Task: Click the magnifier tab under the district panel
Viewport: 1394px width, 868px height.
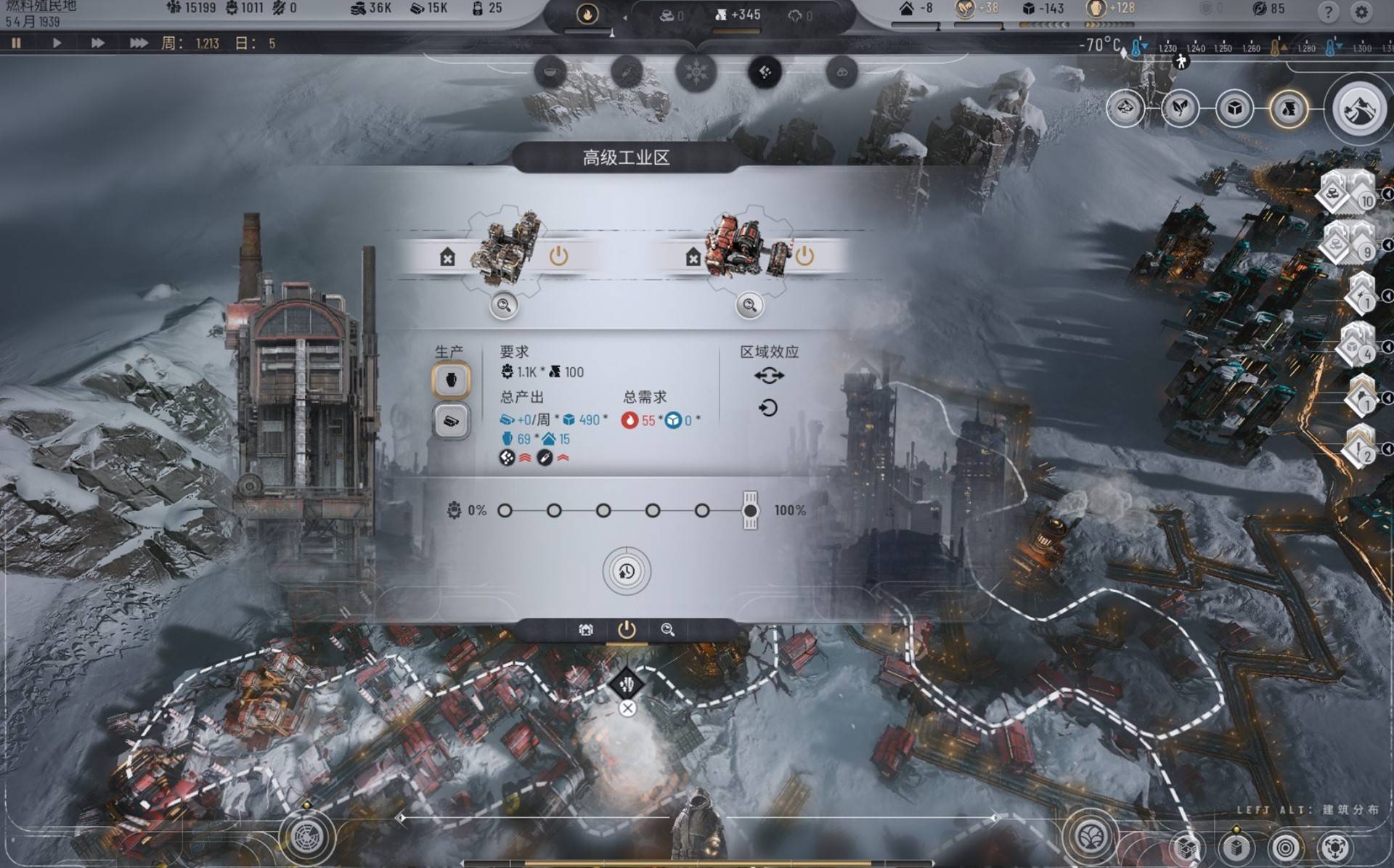Action: coord(667,630)
